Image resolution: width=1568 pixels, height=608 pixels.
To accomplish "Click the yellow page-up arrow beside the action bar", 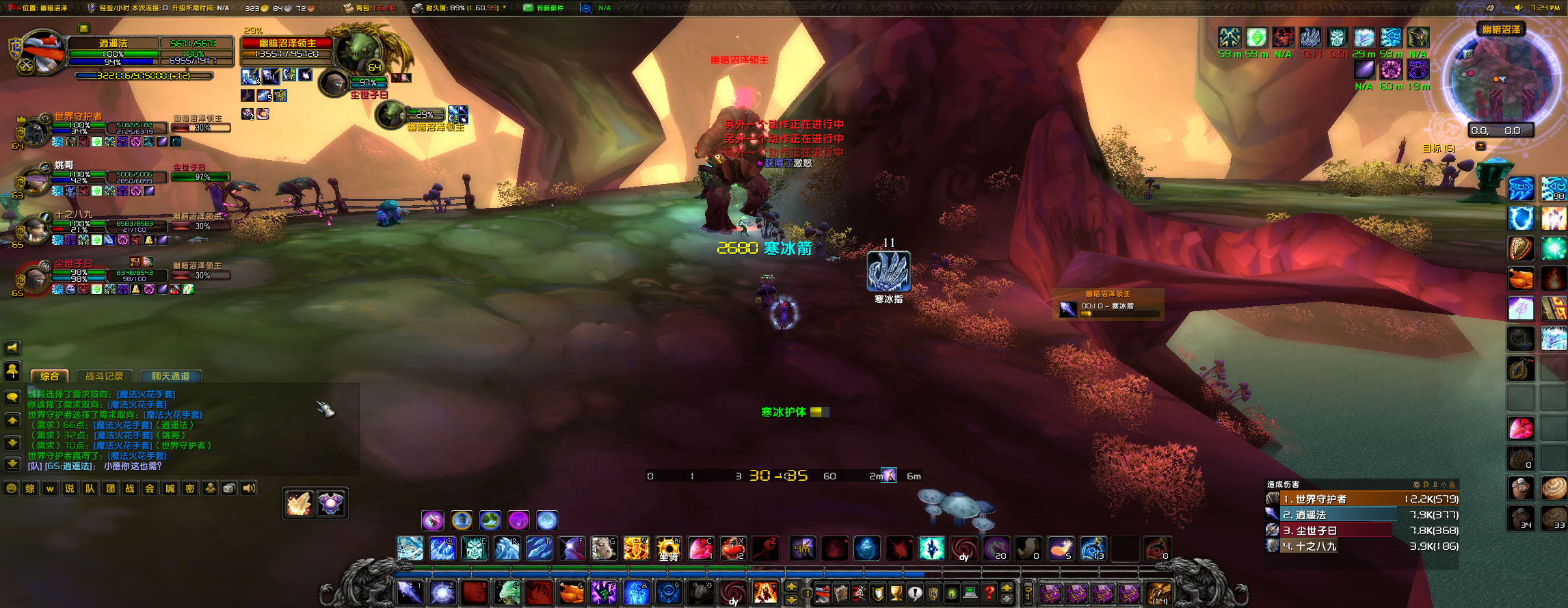I will coord(791,585).
